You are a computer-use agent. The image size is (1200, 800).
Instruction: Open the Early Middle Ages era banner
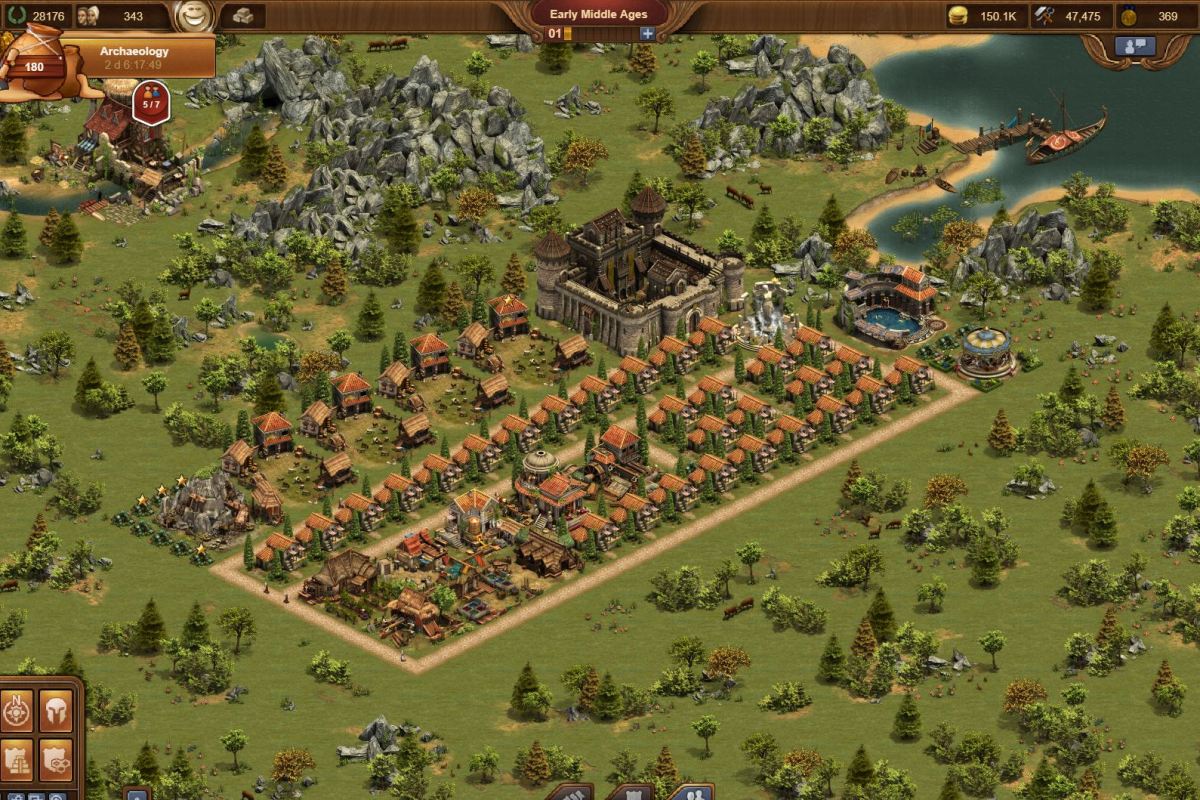click(598, 15)
